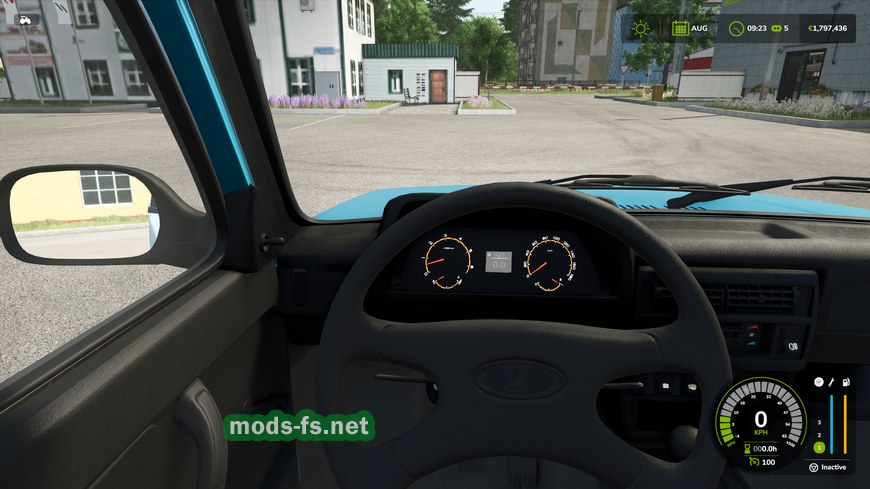Screen dimensions: 870x489
Task: Open the mods-fs.net watermark link
Action: pyautogui.click(x=299, y=427)
